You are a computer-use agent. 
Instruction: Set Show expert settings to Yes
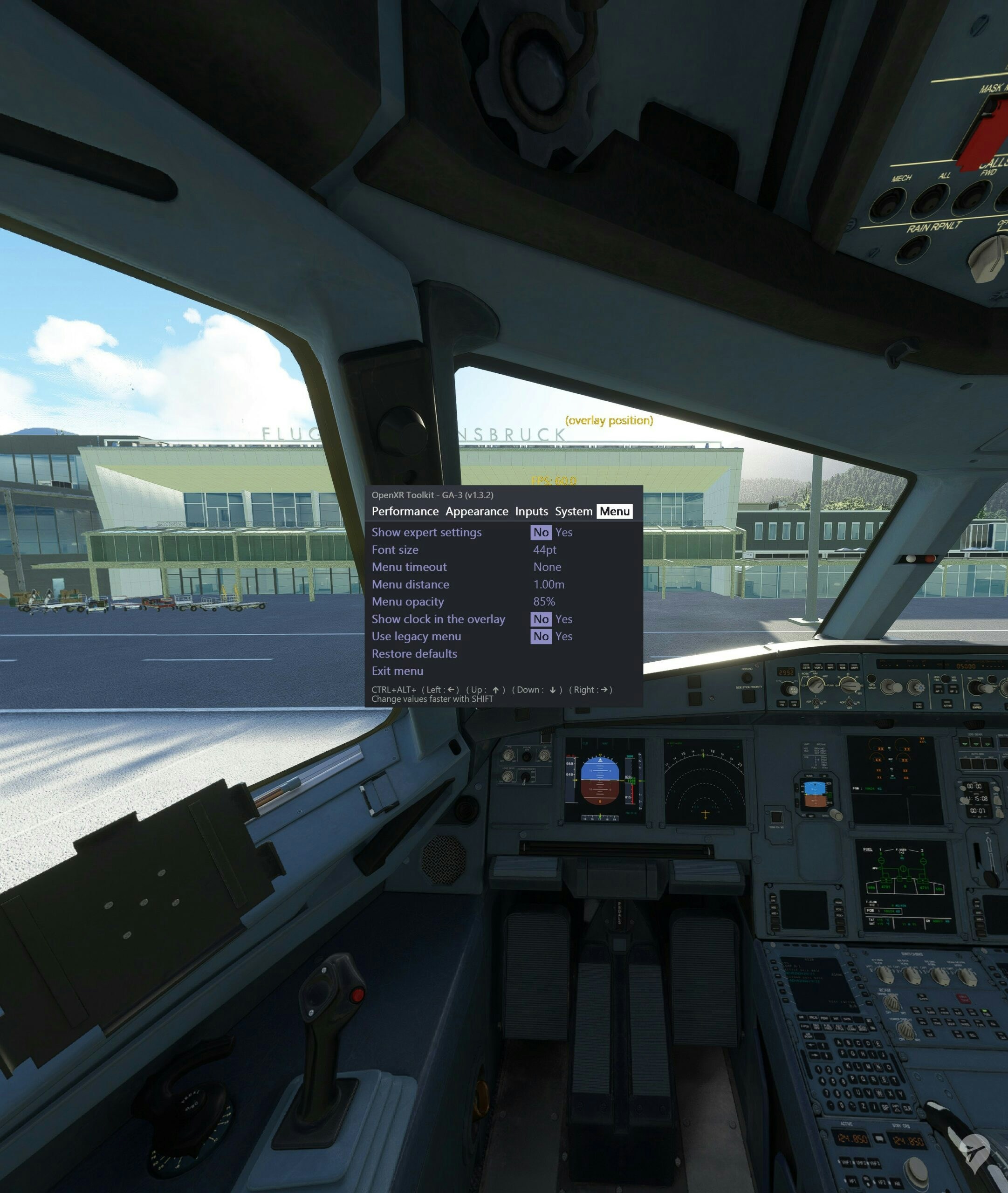(563, 533)
